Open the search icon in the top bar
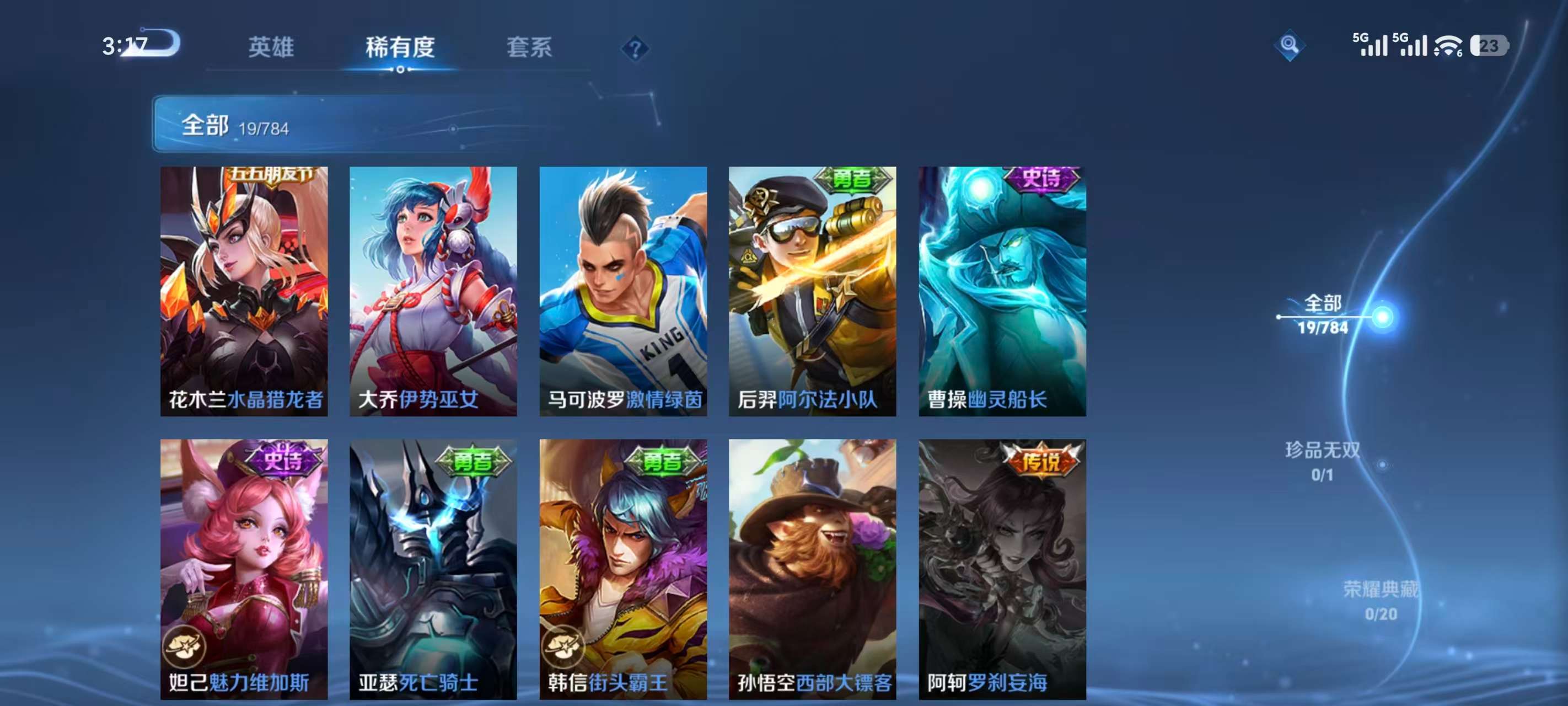 coord(1291,45)
